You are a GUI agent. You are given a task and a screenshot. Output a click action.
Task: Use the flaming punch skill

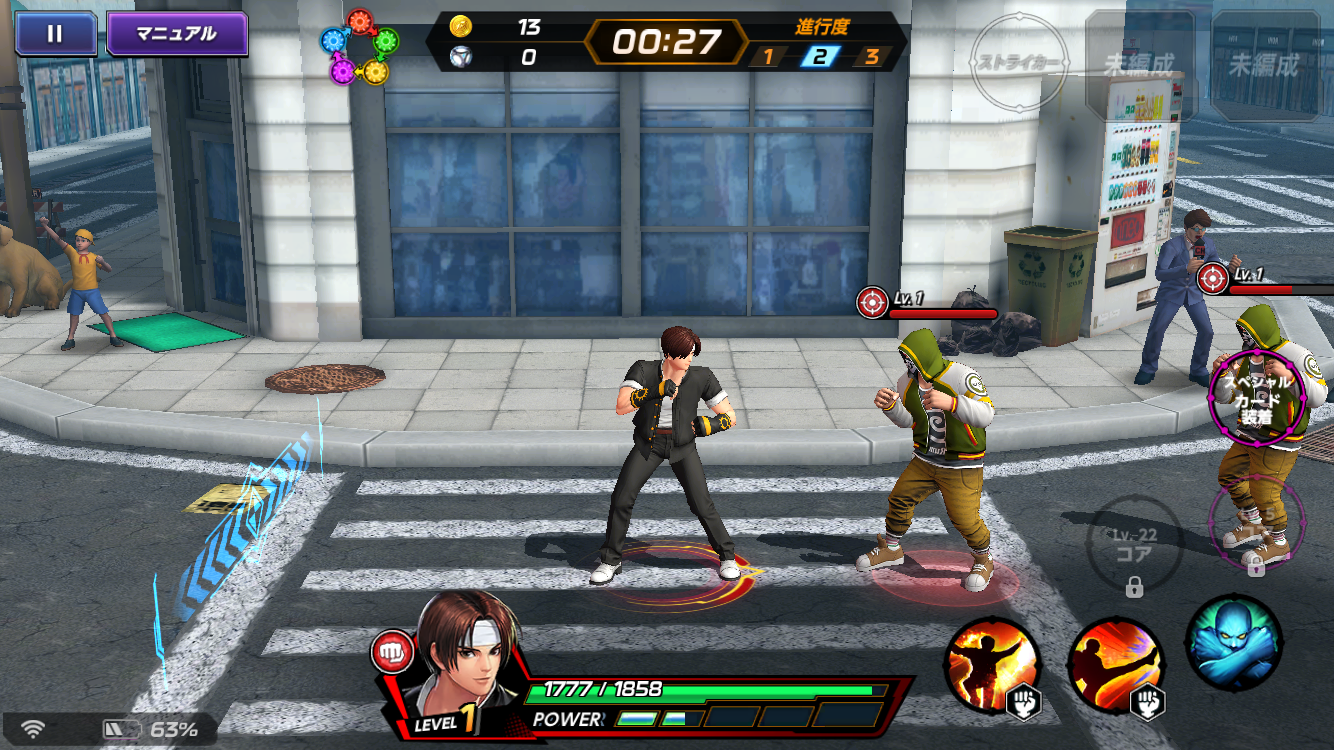click(x=992, y=664)
